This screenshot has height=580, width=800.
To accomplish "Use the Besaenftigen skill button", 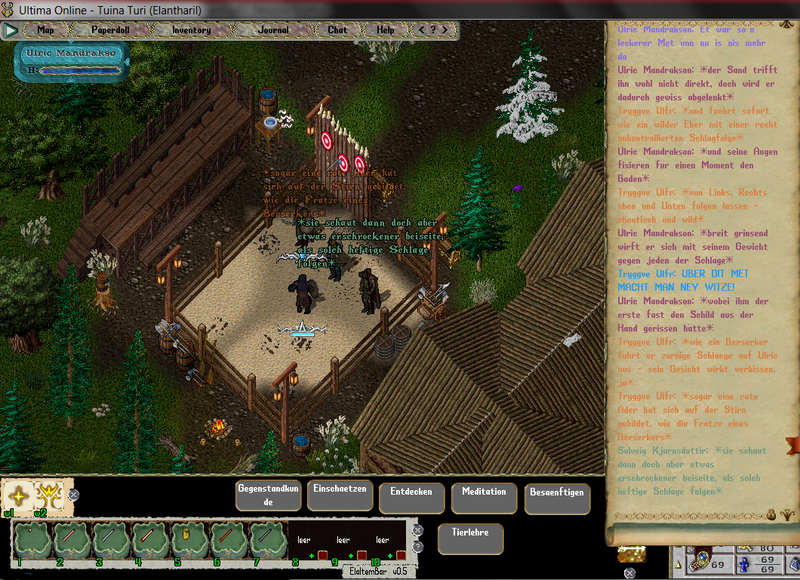I will (x=557, y=497).
